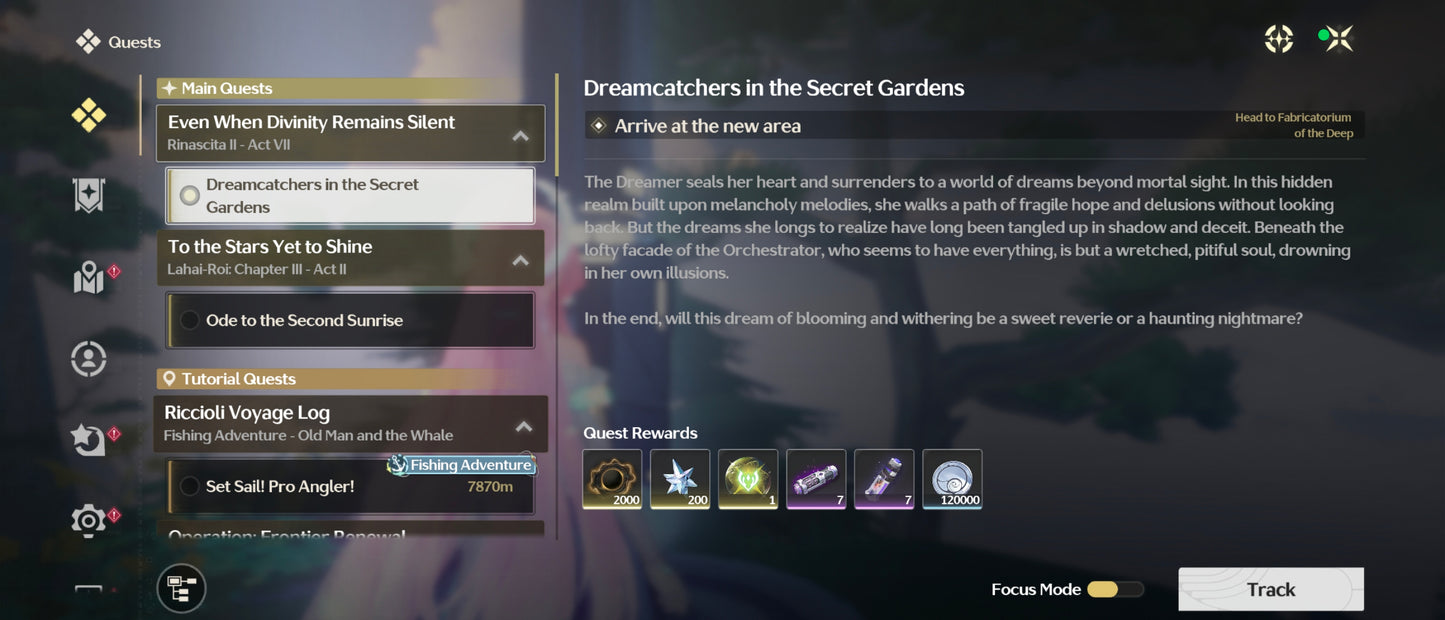Open the map pin quest category
The height and width of the screenshot is (620, 1445).
[x=89, y=278]
